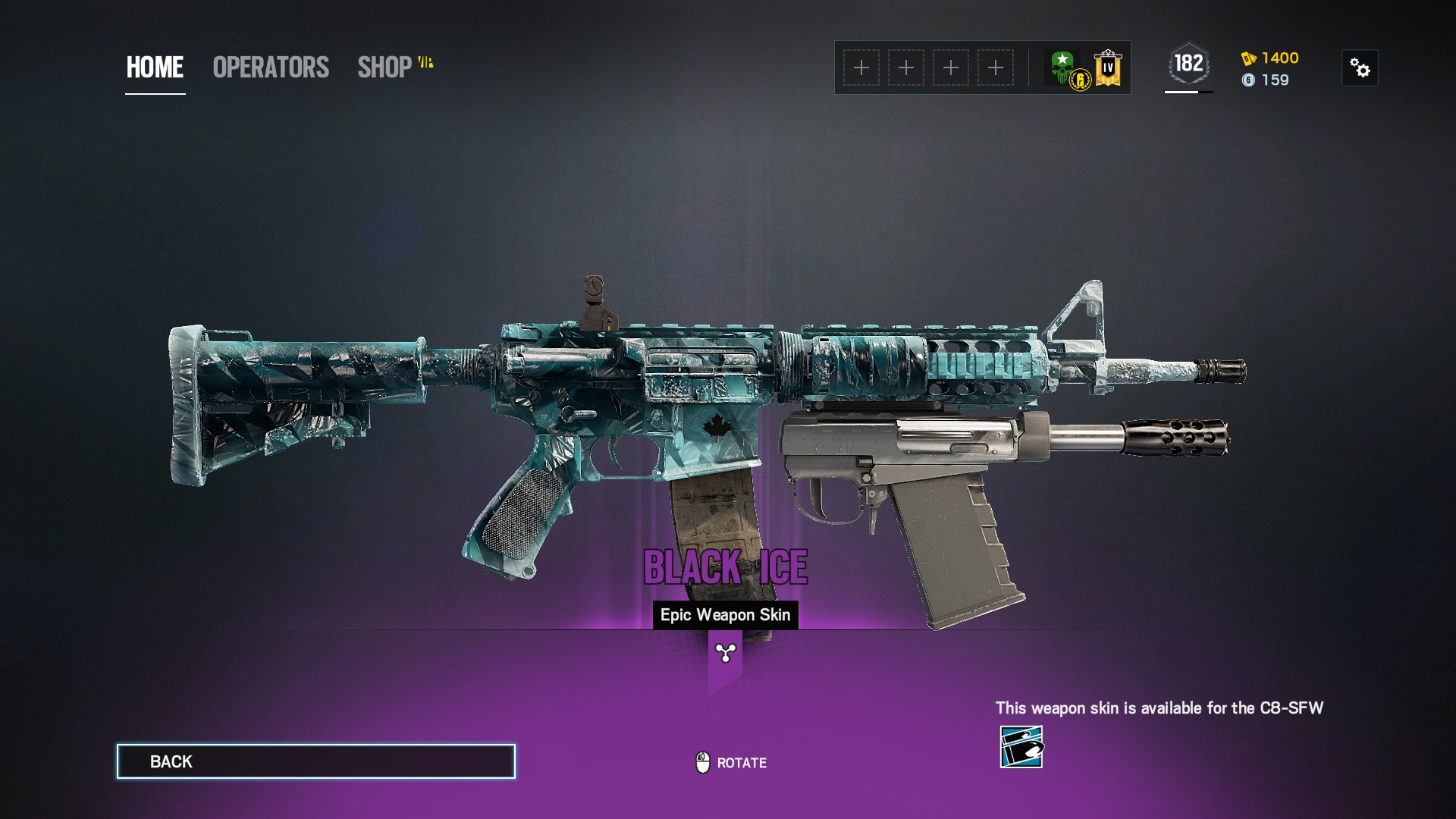View the level 182 clearance badge
1456x819 pixels.
1188,64
